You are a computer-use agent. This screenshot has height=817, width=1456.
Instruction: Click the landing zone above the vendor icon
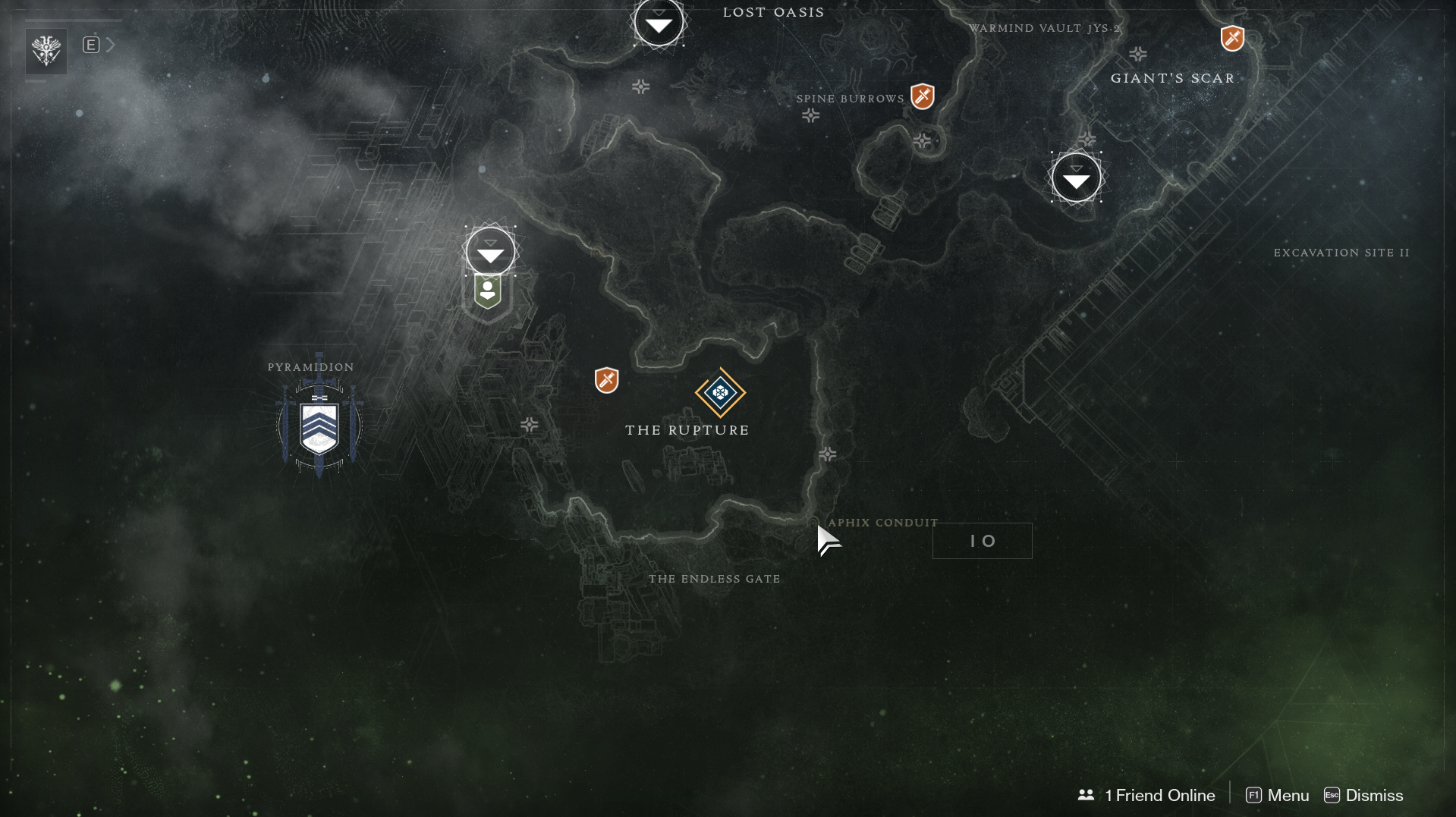[x=490, y=251]
